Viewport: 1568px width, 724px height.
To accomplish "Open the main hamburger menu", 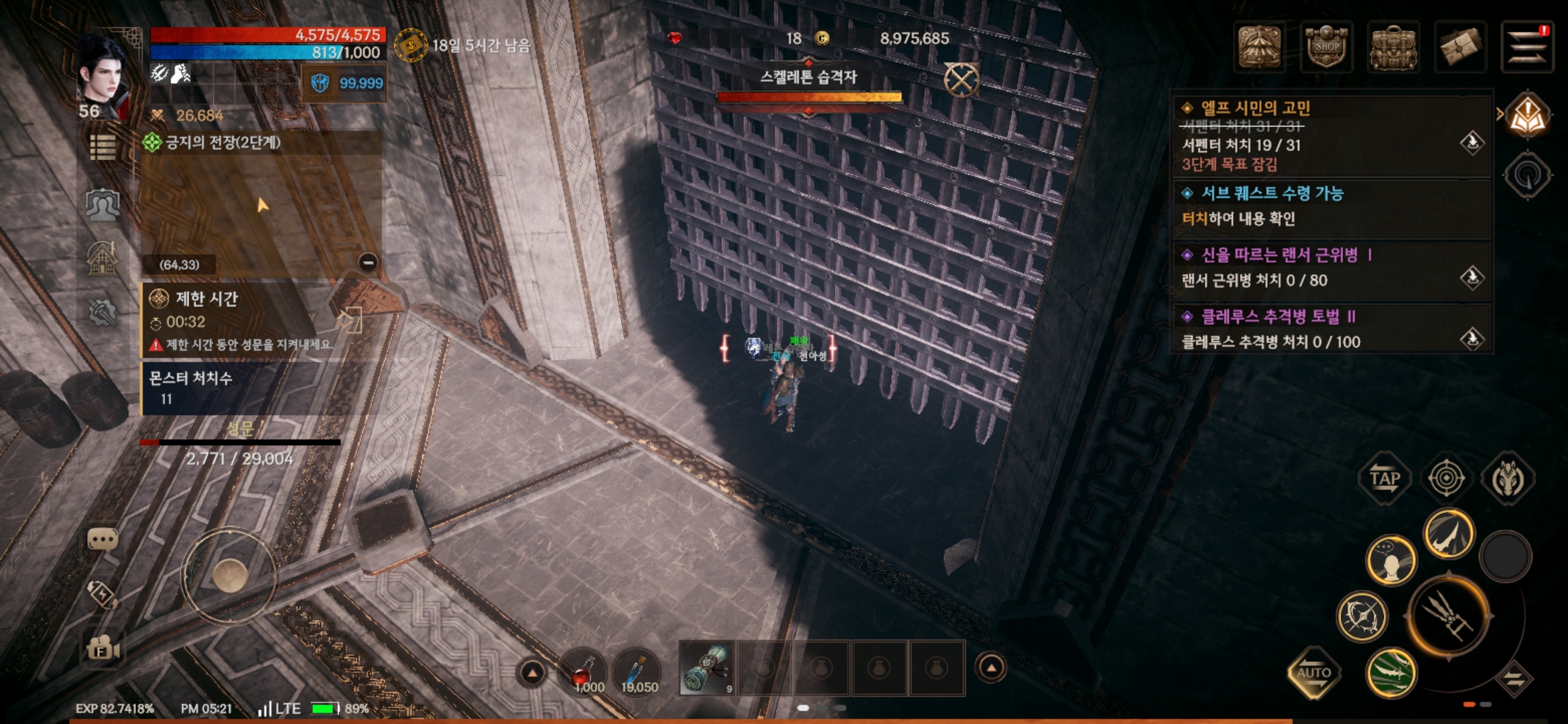I will tap(1526, 47).
